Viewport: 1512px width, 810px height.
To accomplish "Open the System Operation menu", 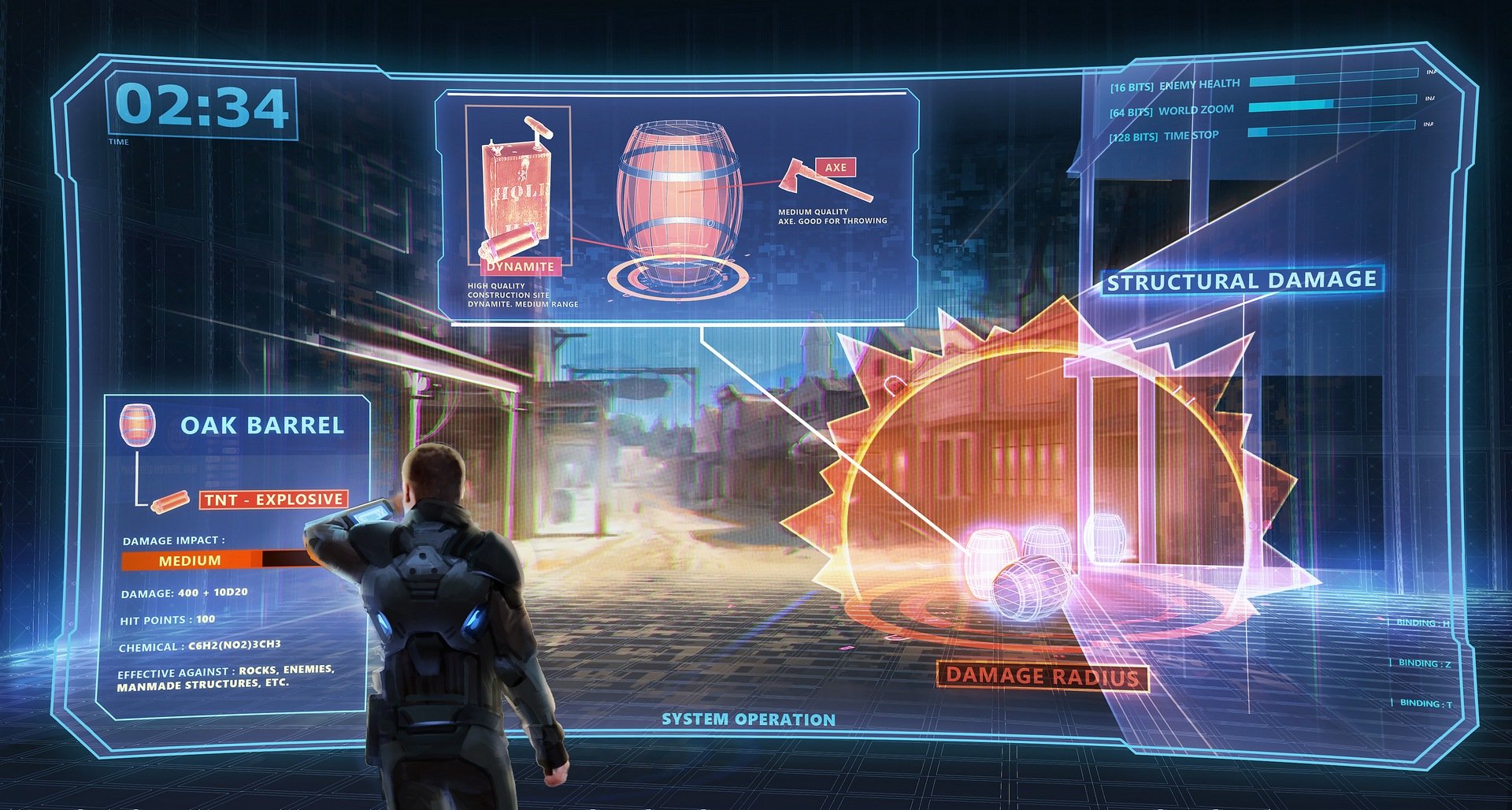I will coord(748,718).
